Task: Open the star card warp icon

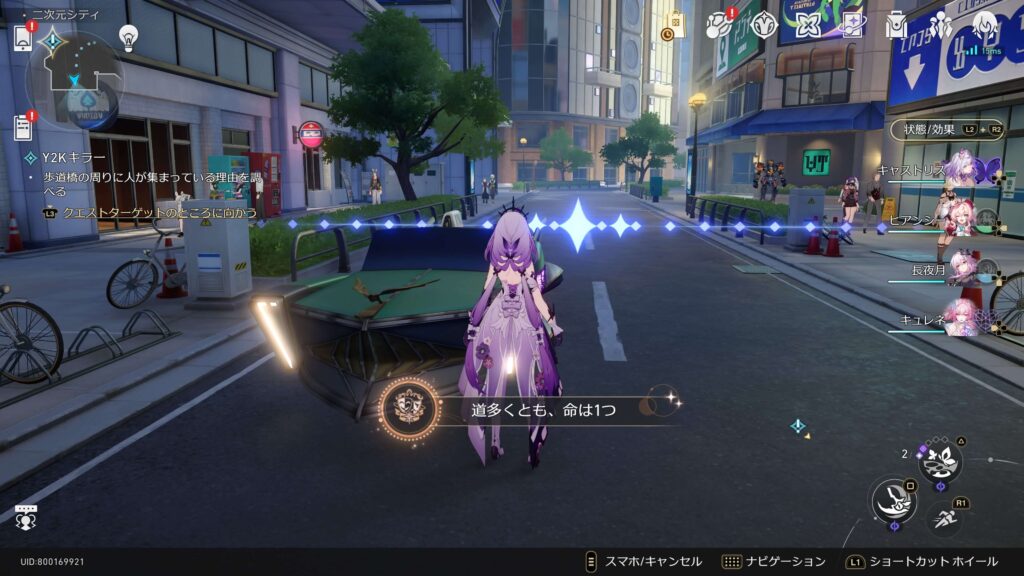Action: tap(852, 25)
